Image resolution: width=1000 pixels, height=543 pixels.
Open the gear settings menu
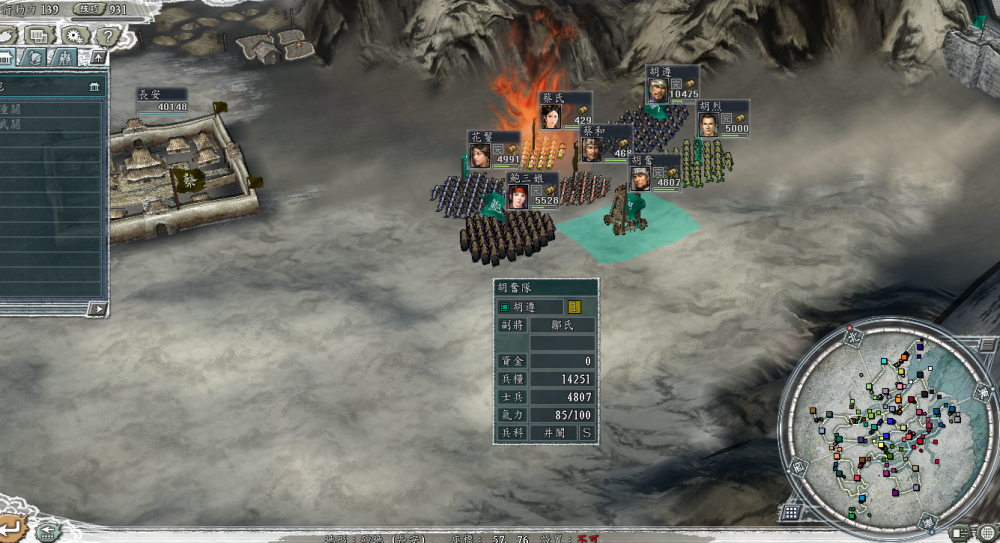(x=74, y=36)
